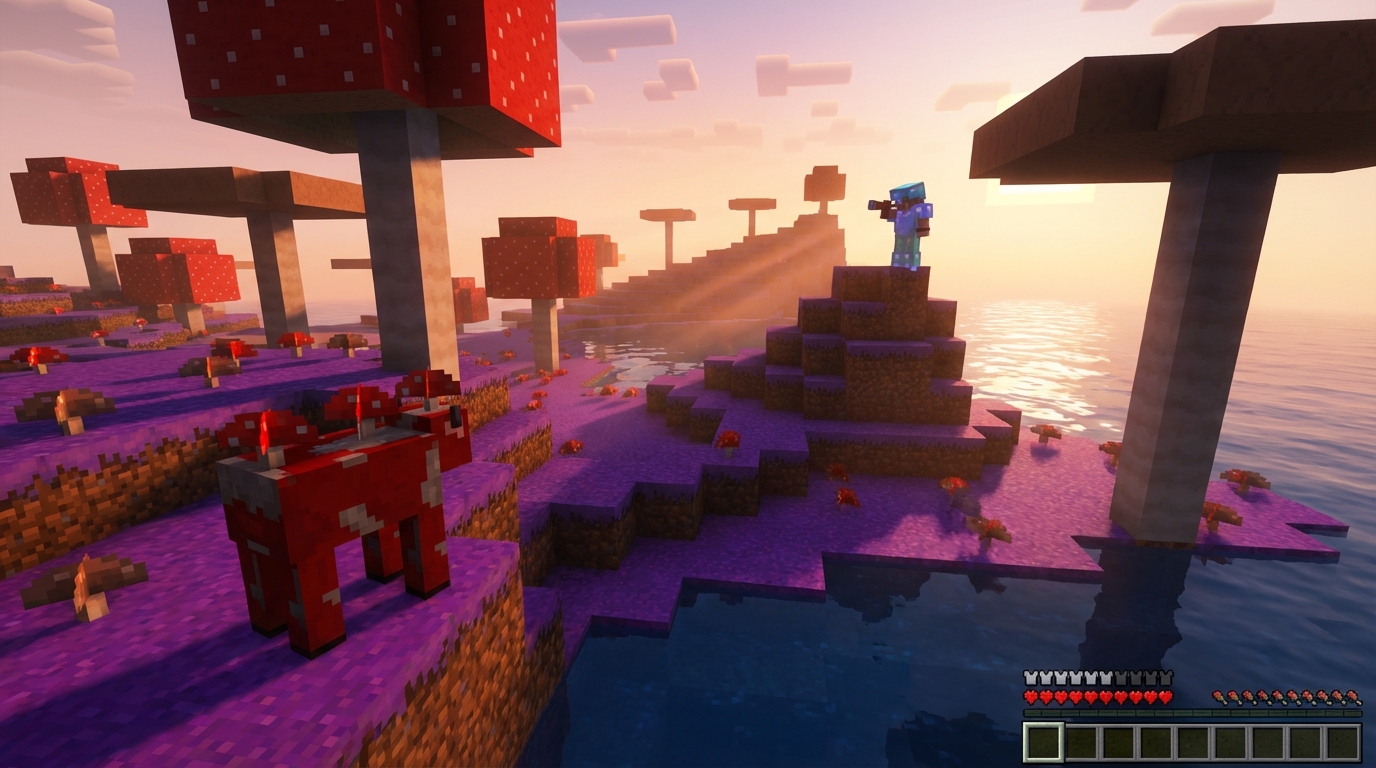
Task: Select the last hotbar slot
Action: [x=1344, y=742]
